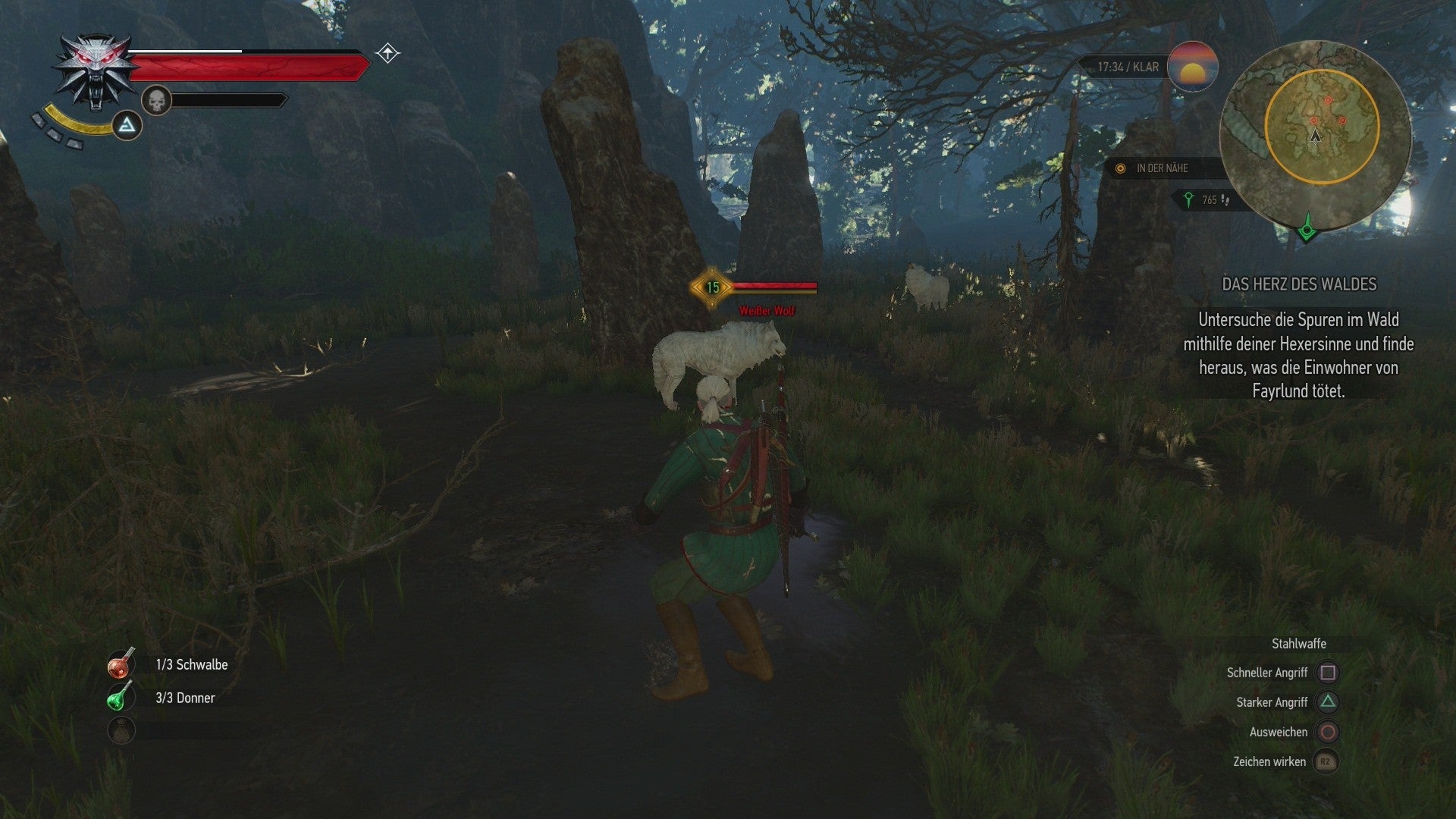Screen dimensions: 1456x819
Task: Click the Weißer Wolf health bar
Action: click(x=776, y=287)
